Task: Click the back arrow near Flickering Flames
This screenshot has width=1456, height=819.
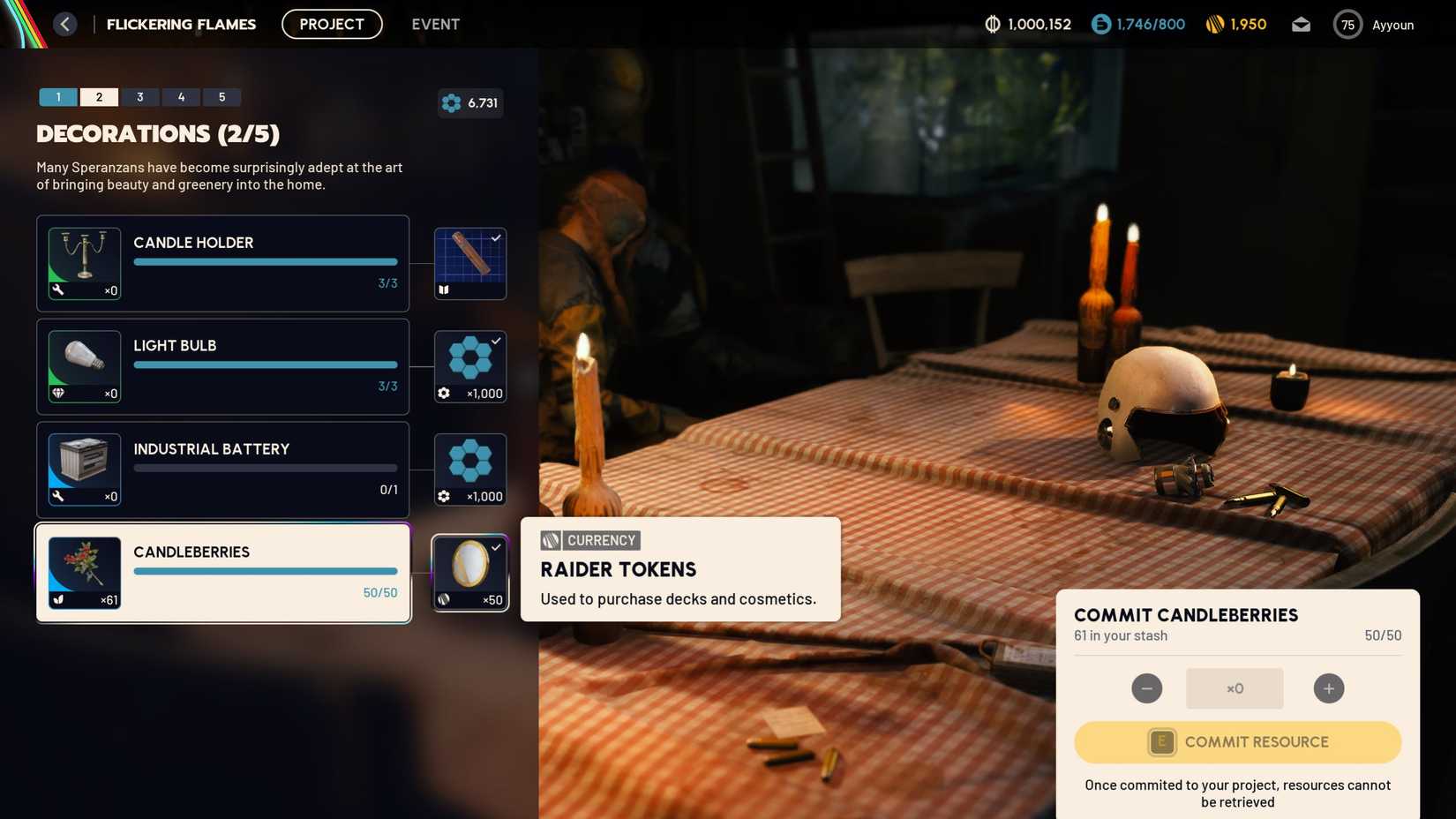Action: pos(64,23)
